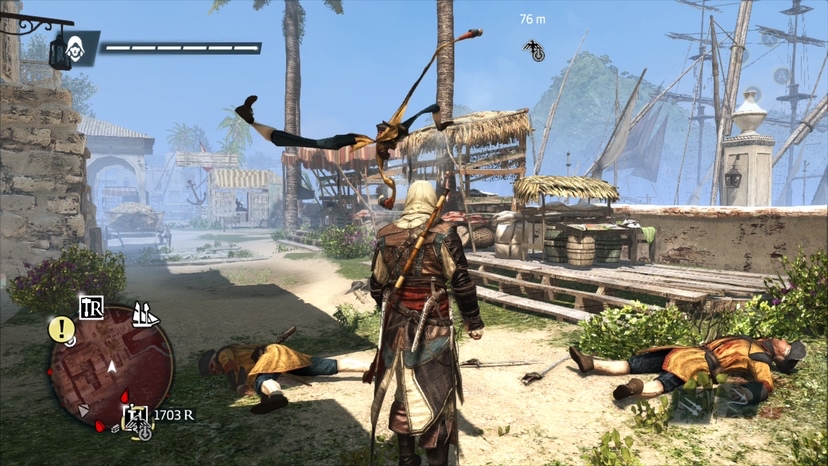Image resolution: width=828 pixels, height=466 pixels.
Task: Click the tavern marker above the minimap
Action: click(x=91, y=308)
